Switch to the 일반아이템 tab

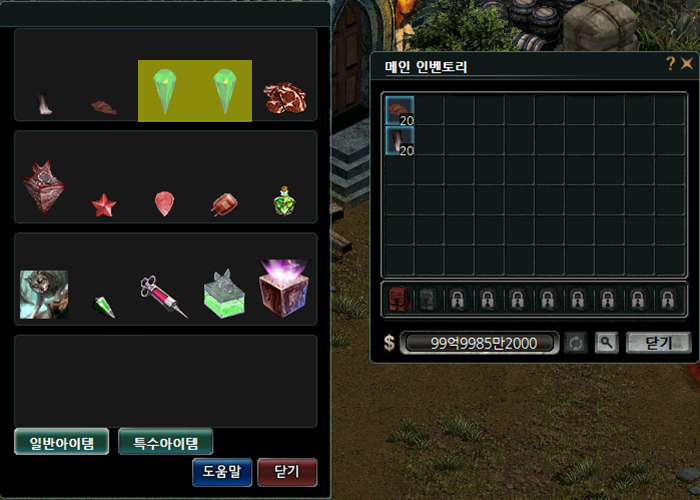(61, 442)
